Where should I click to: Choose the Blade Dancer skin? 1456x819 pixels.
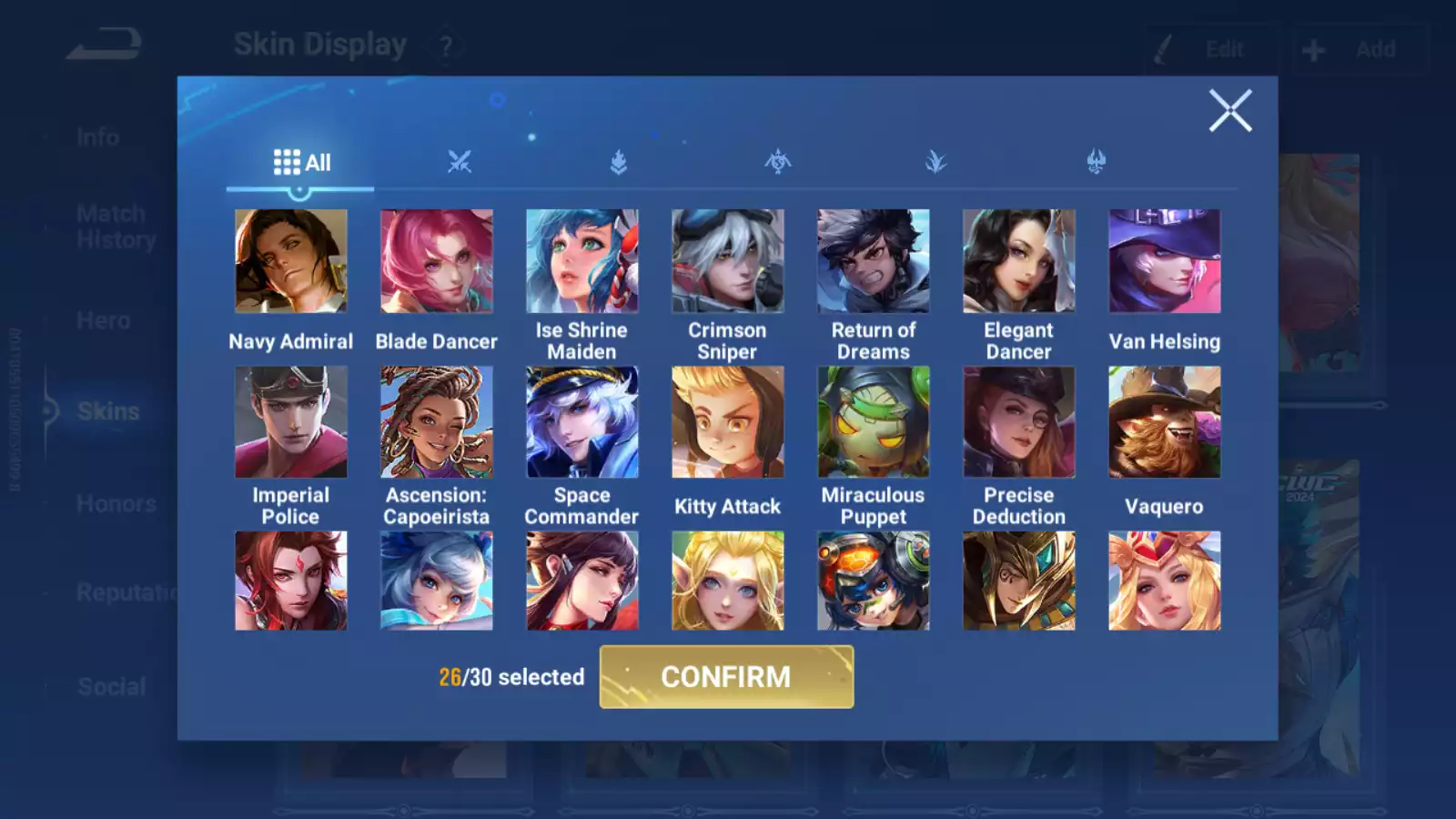coord(437,261)
